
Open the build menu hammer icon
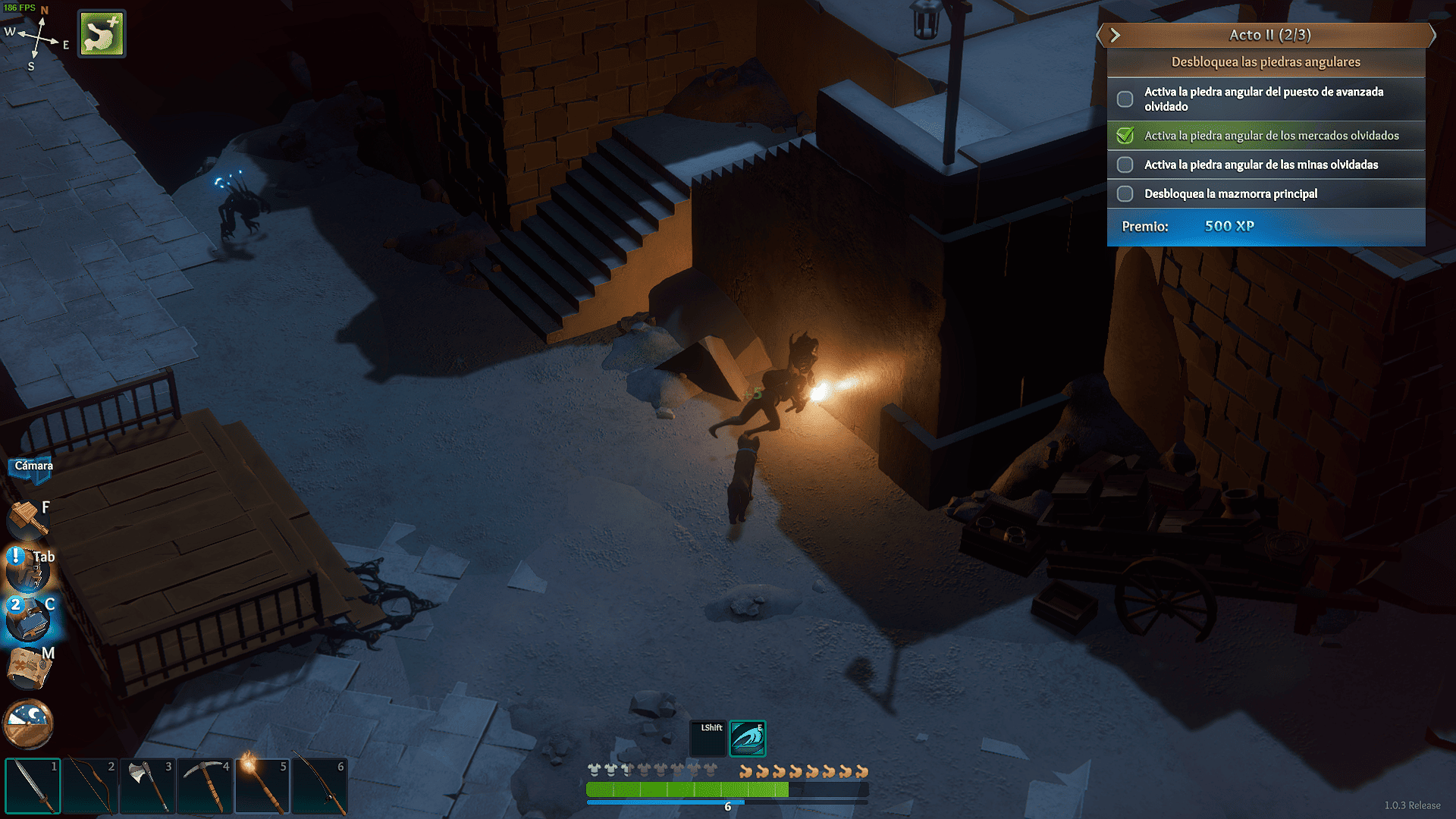27,520
